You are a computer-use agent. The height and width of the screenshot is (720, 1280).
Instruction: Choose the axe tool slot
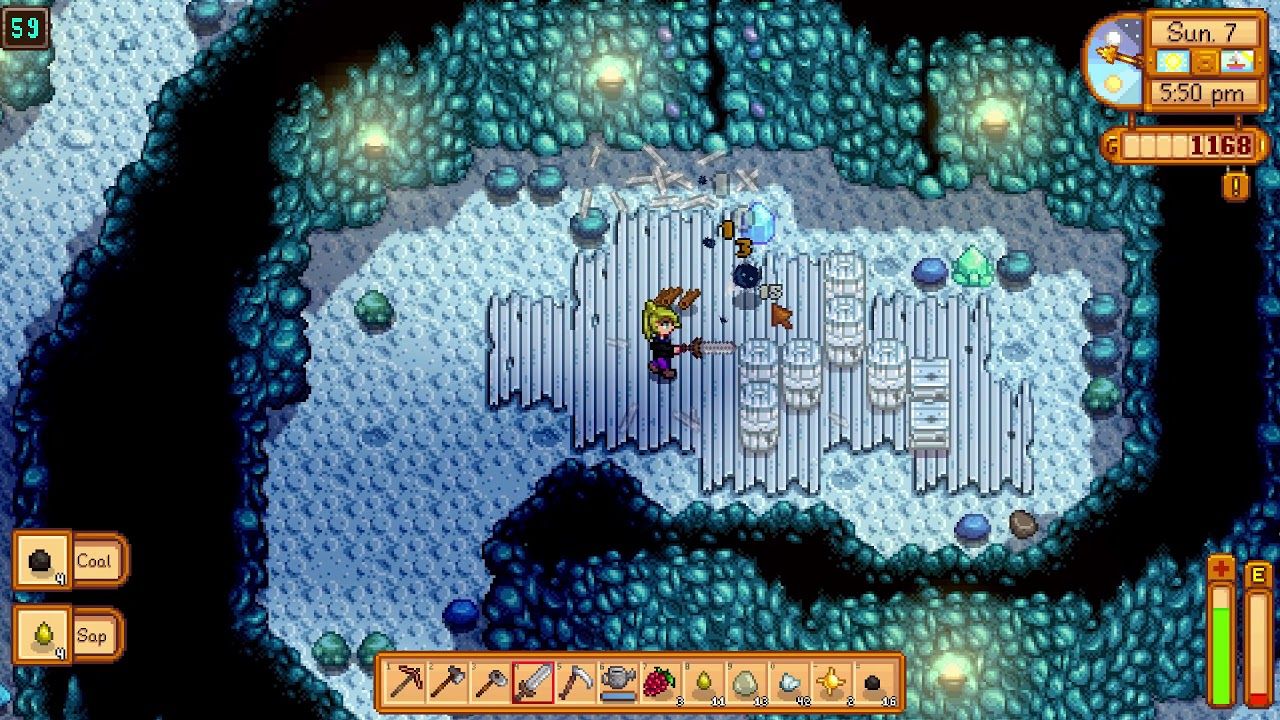pyautogui.click(x=447, y=683)
